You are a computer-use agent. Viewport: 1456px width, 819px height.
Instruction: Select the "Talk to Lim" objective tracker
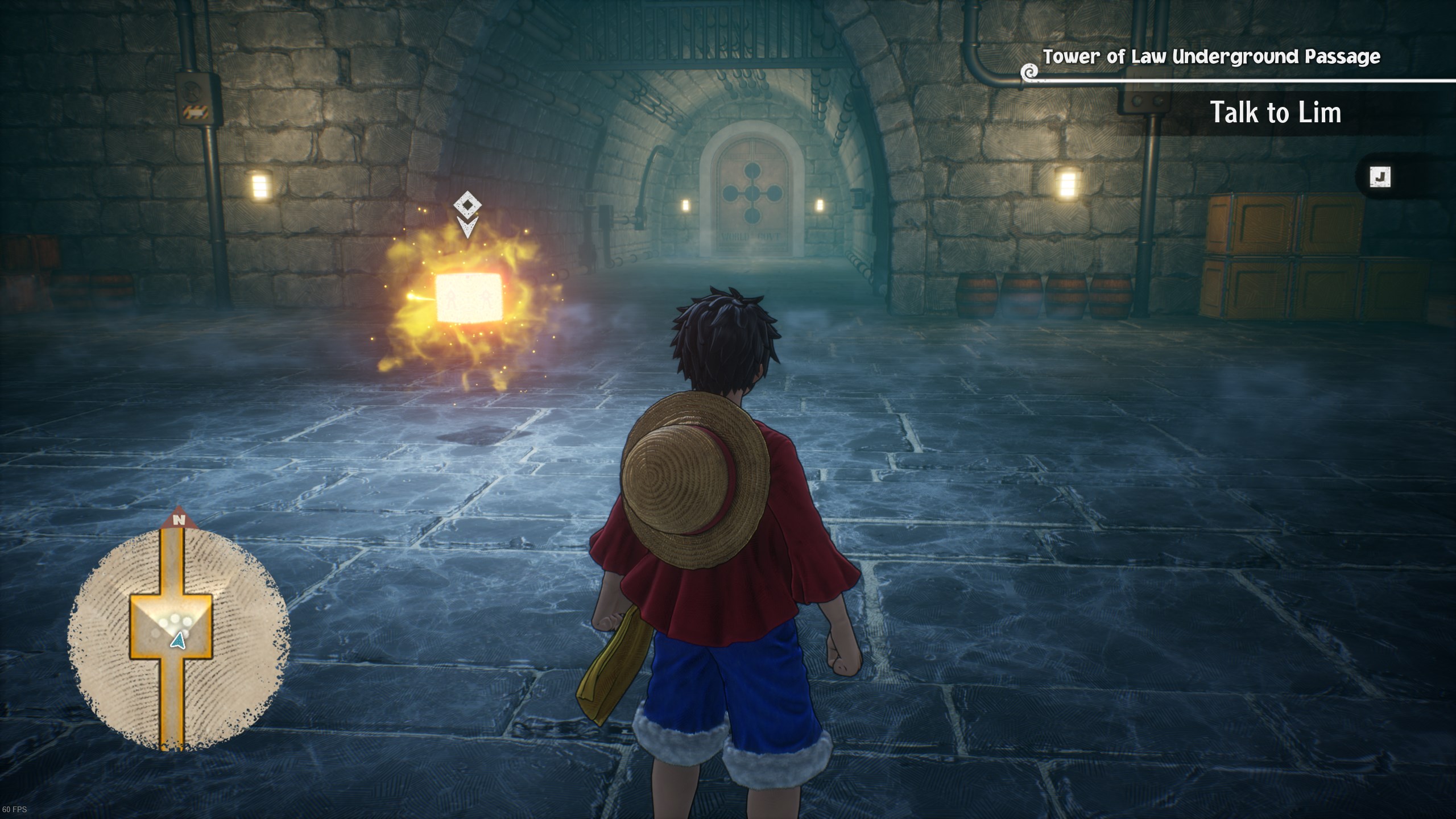[x=1275, y=112]
